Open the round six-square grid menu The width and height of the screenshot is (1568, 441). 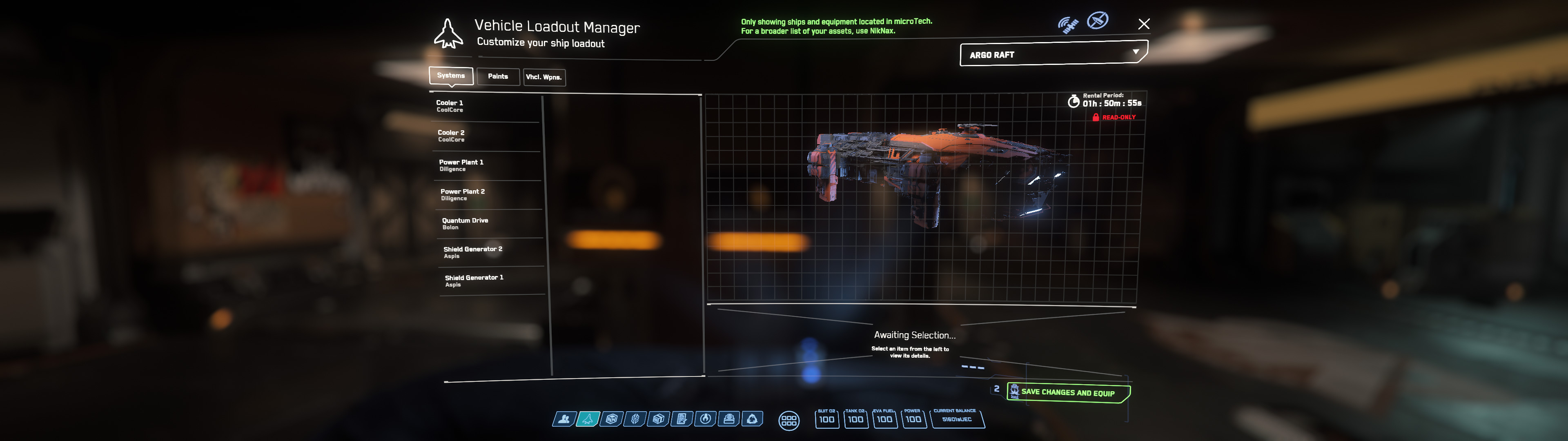789,420
